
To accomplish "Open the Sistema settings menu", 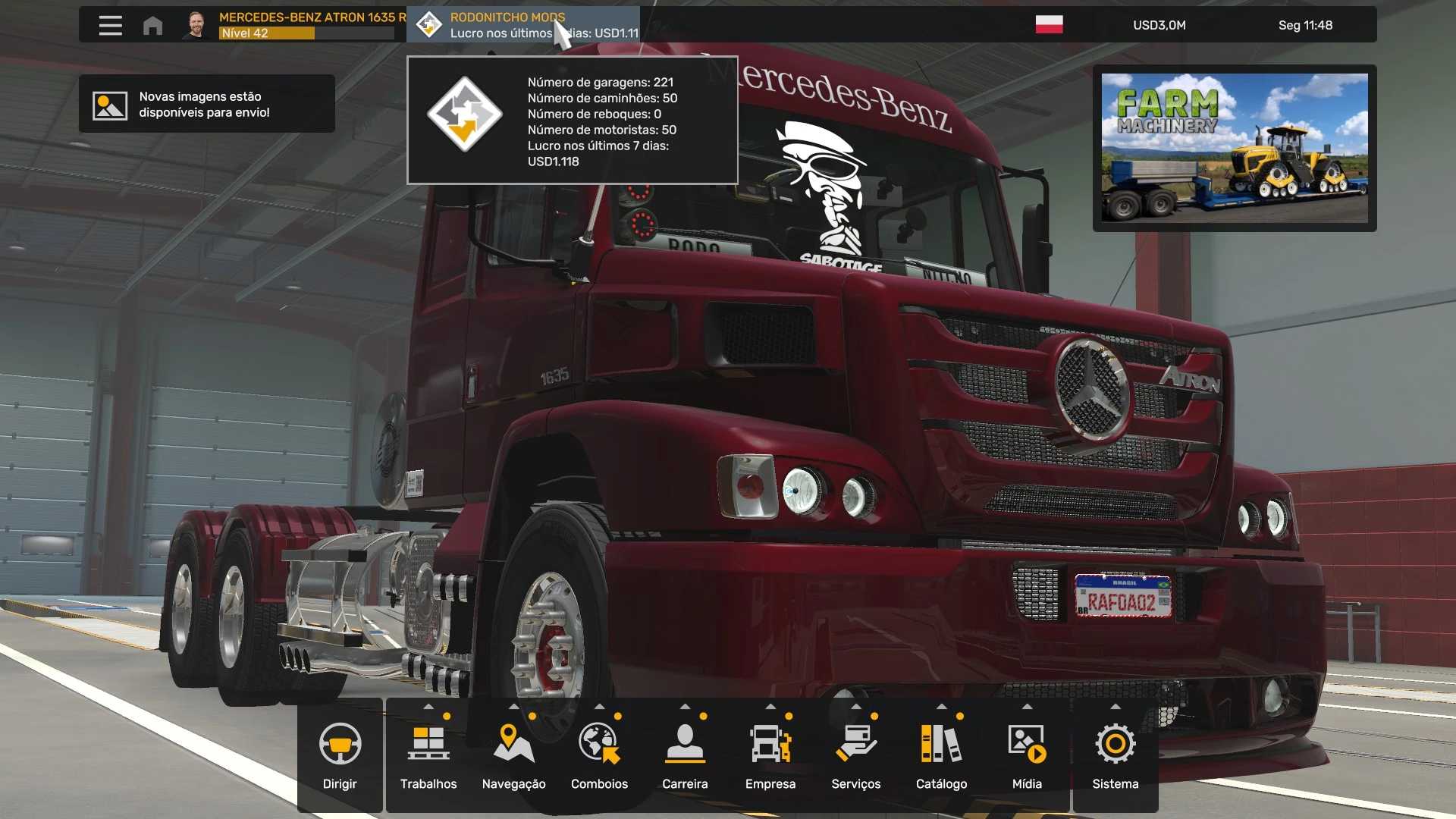I will pyautogui.click(x=1115, y=755).
